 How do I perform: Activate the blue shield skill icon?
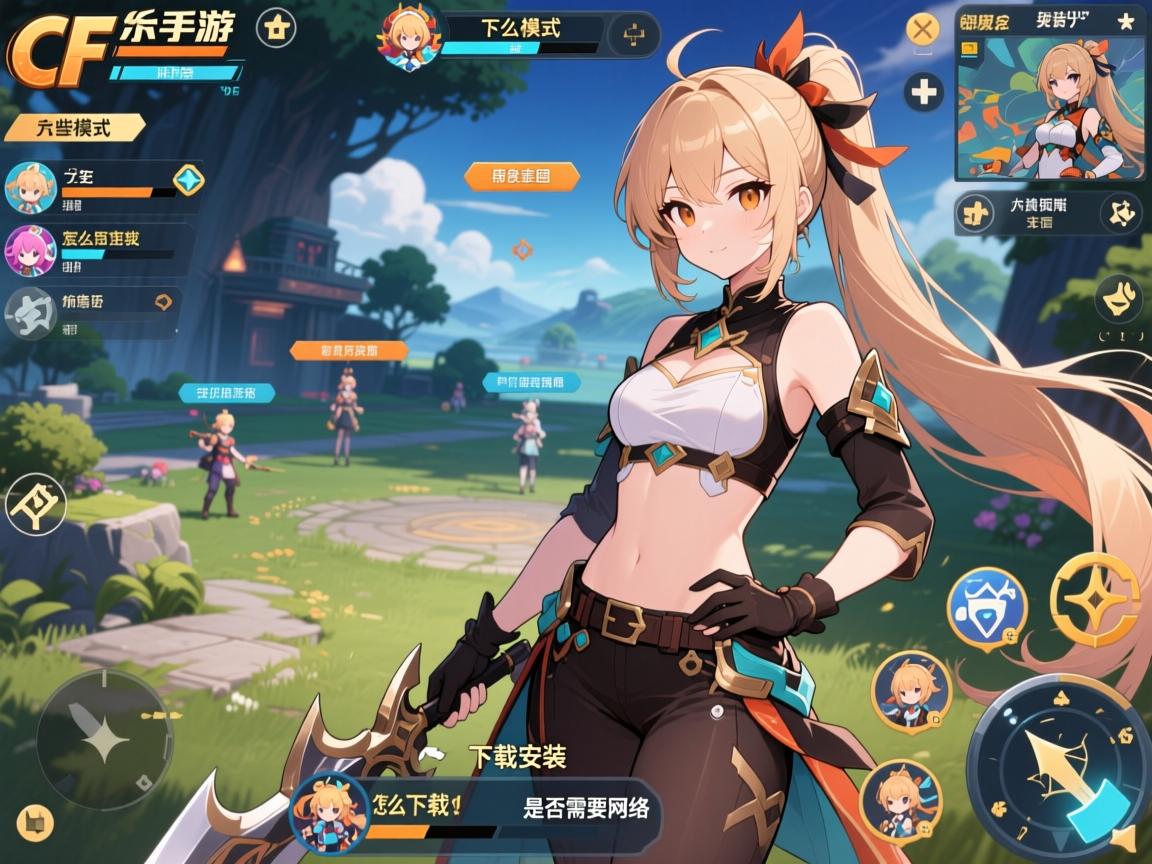tap(986, 605)
